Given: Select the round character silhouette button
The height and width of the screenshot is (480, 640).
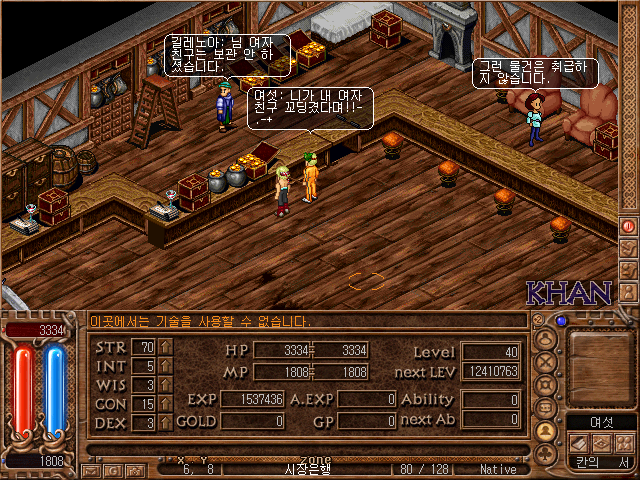Looking at the screenshot, I should click(x=546, y=339).
